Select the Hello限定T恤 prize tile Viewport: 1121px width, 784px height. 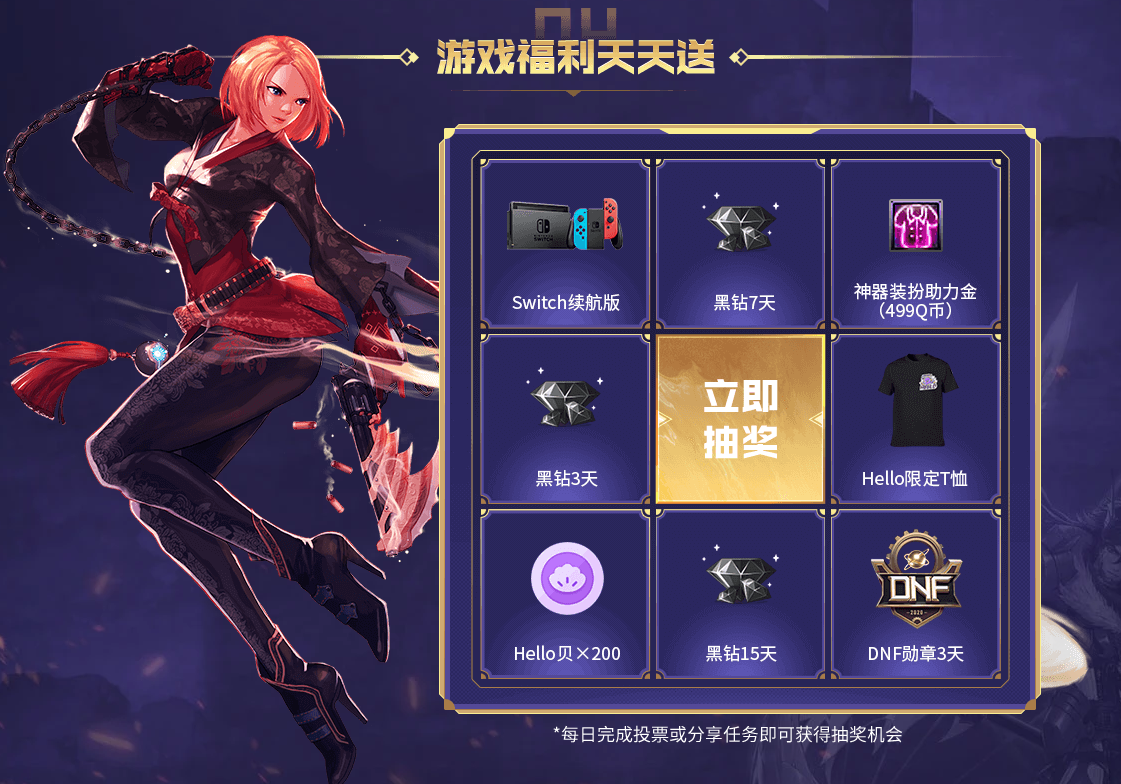[x=915, y=419]
